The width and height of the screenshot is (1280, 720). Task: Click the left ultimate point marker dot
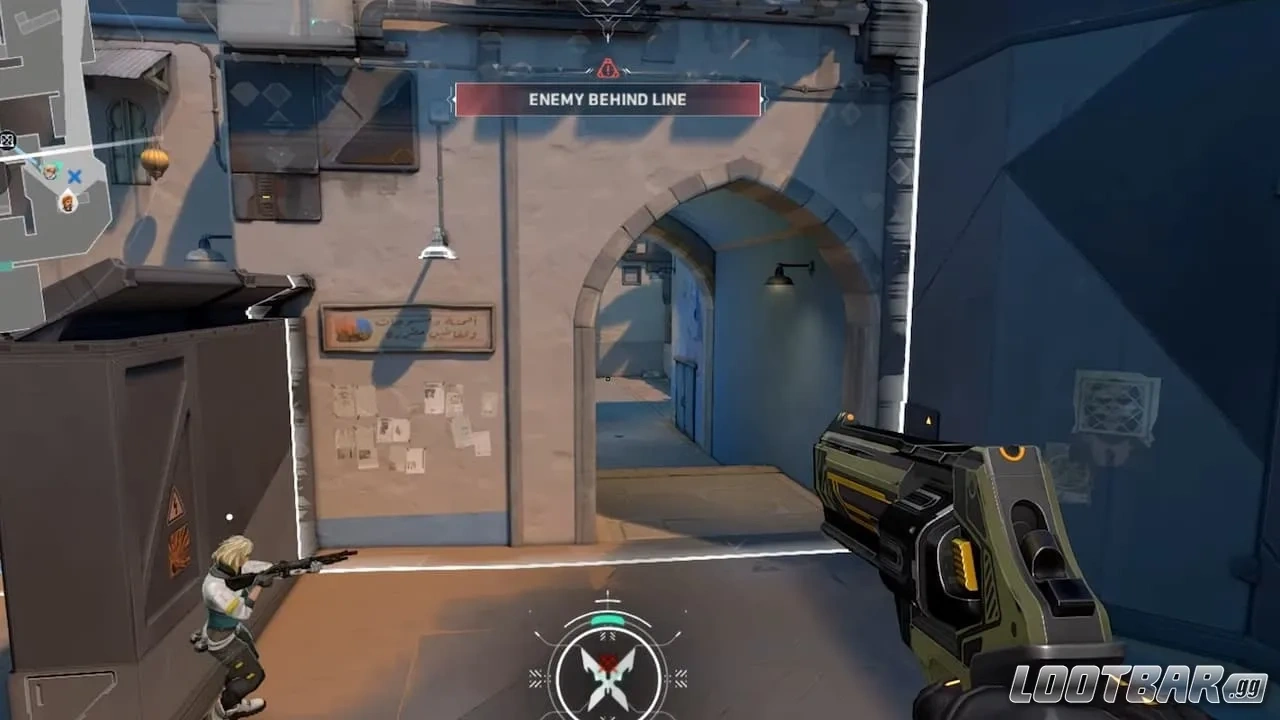pyautogui.click(x=529, y=611)
